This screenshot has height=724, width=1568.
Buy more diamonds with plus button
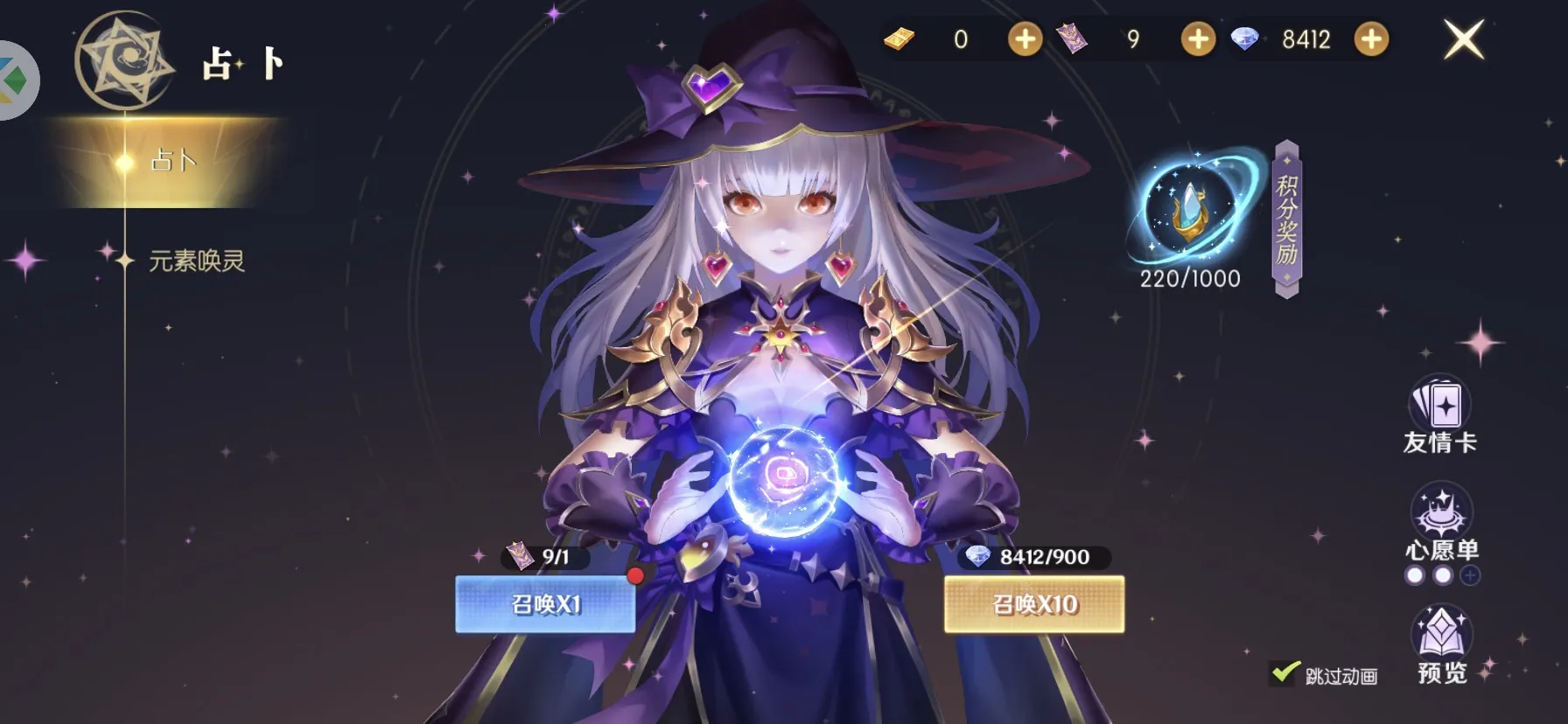[x=1371, y=39]
